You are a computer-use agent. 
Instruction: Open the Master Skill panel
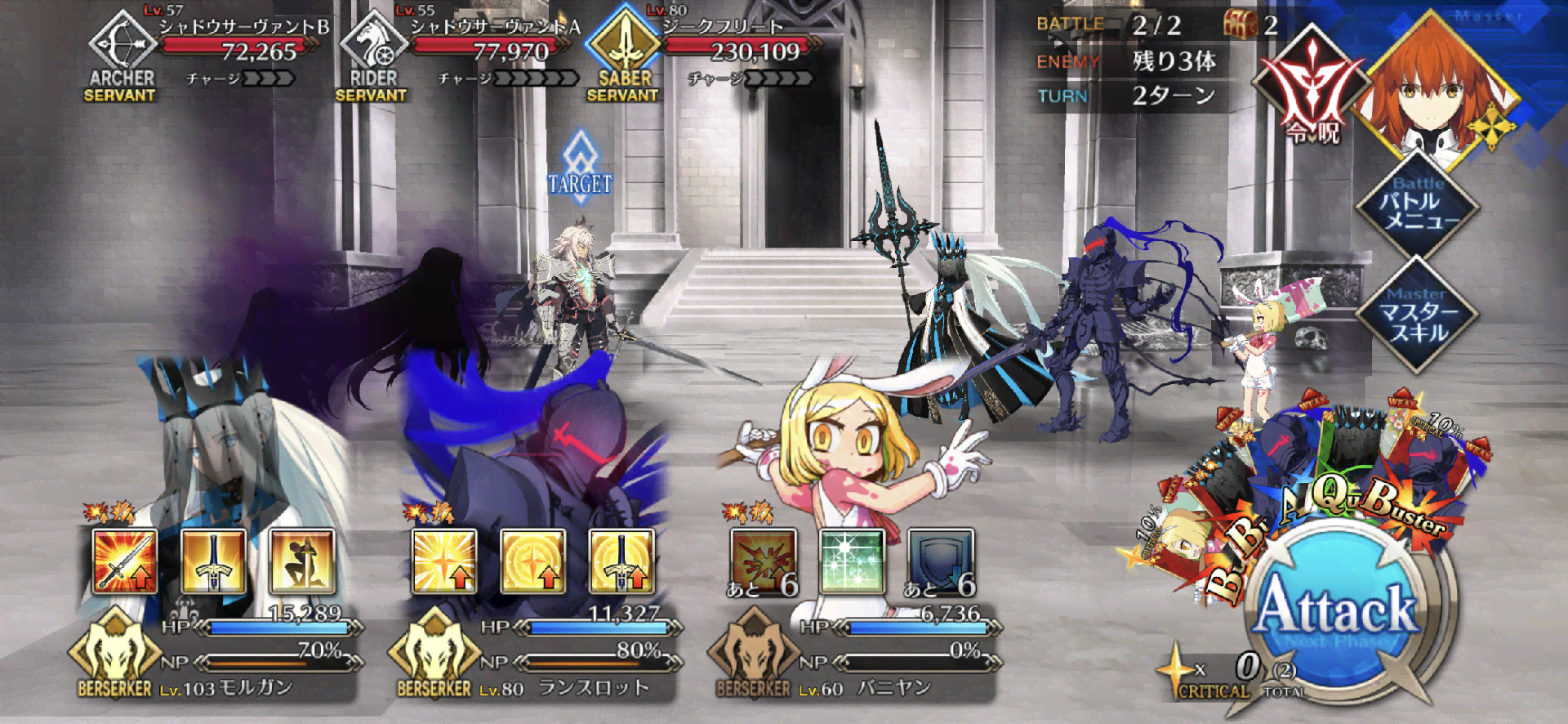coord(1418,316)
